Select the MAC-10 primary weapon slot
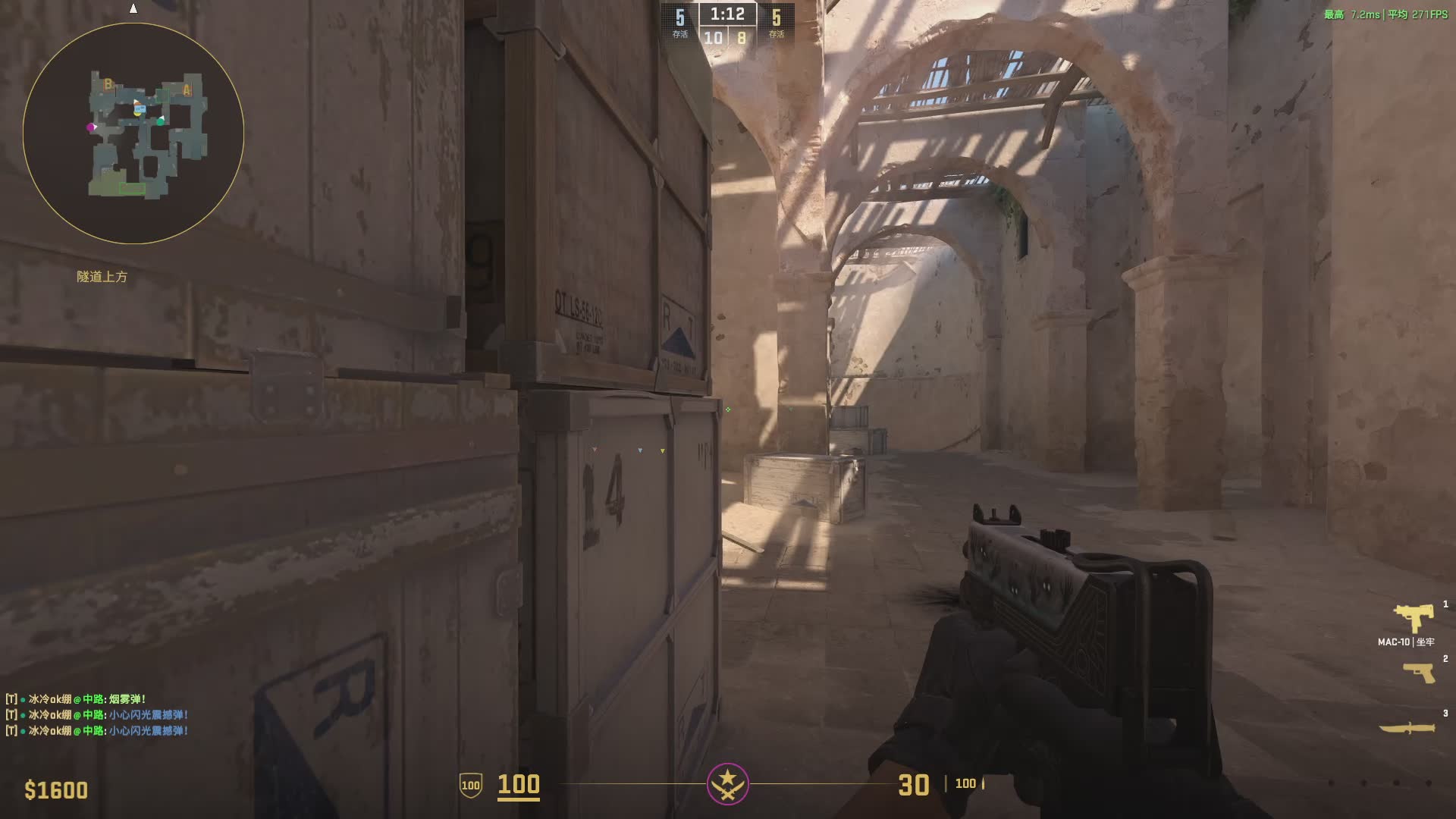The height and width of the screenshot is (819, 1456). tap(1413, 618)
